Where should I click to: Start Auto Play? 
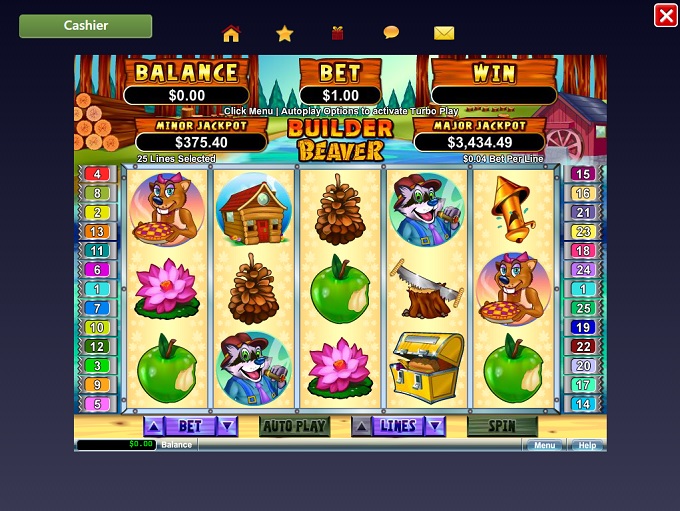point(294,426)
